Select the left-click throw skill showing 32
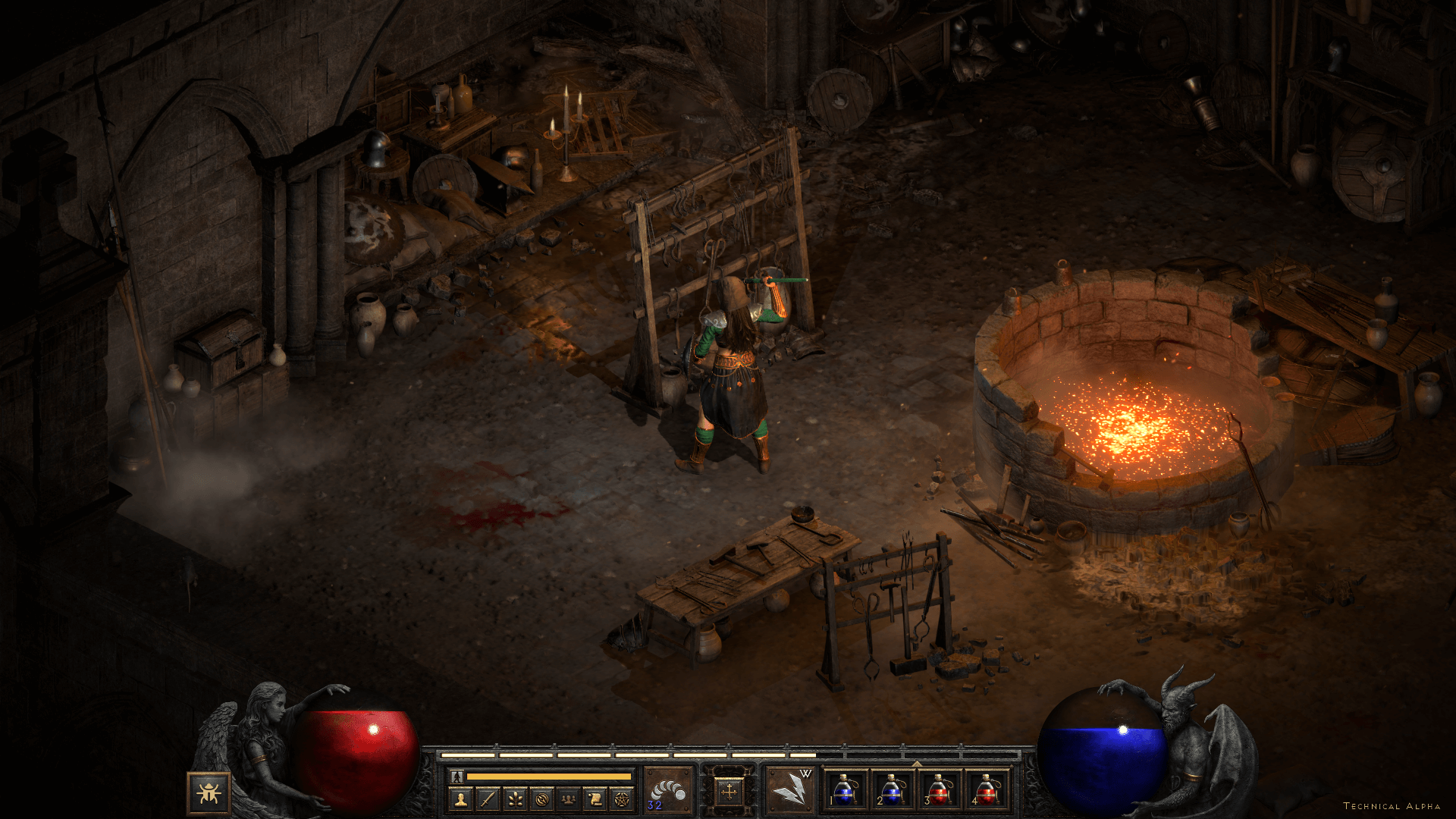The height and width of the screenshot is (819, 1456). click(x=668, y=791)
